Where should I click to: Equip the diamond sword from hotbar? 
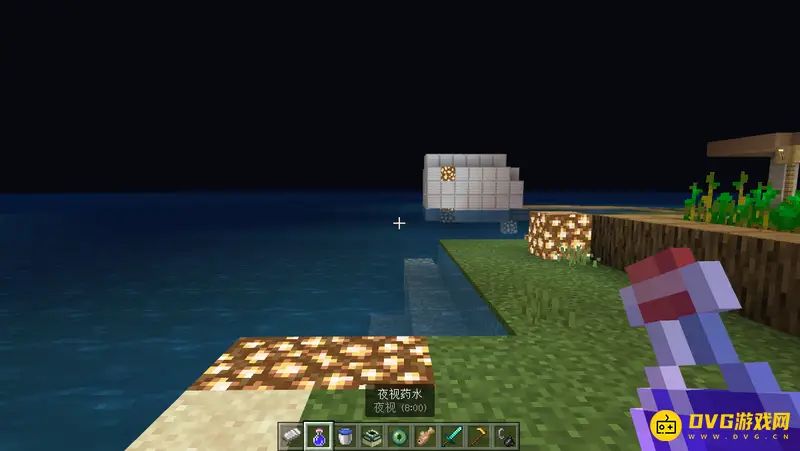click(x=453, y=436)
